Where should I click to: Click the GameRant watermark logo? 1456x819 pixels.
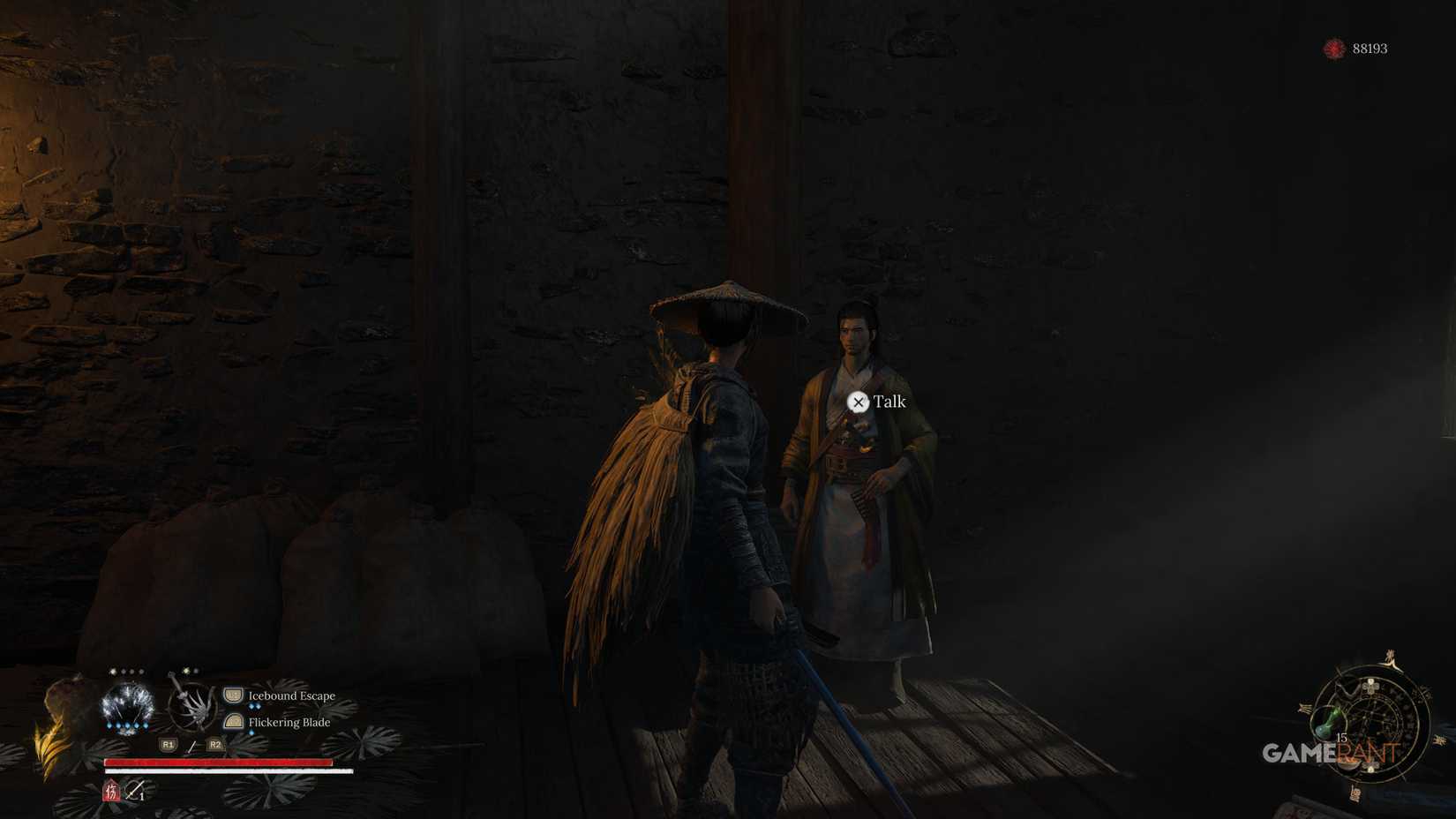(1332, 751)
